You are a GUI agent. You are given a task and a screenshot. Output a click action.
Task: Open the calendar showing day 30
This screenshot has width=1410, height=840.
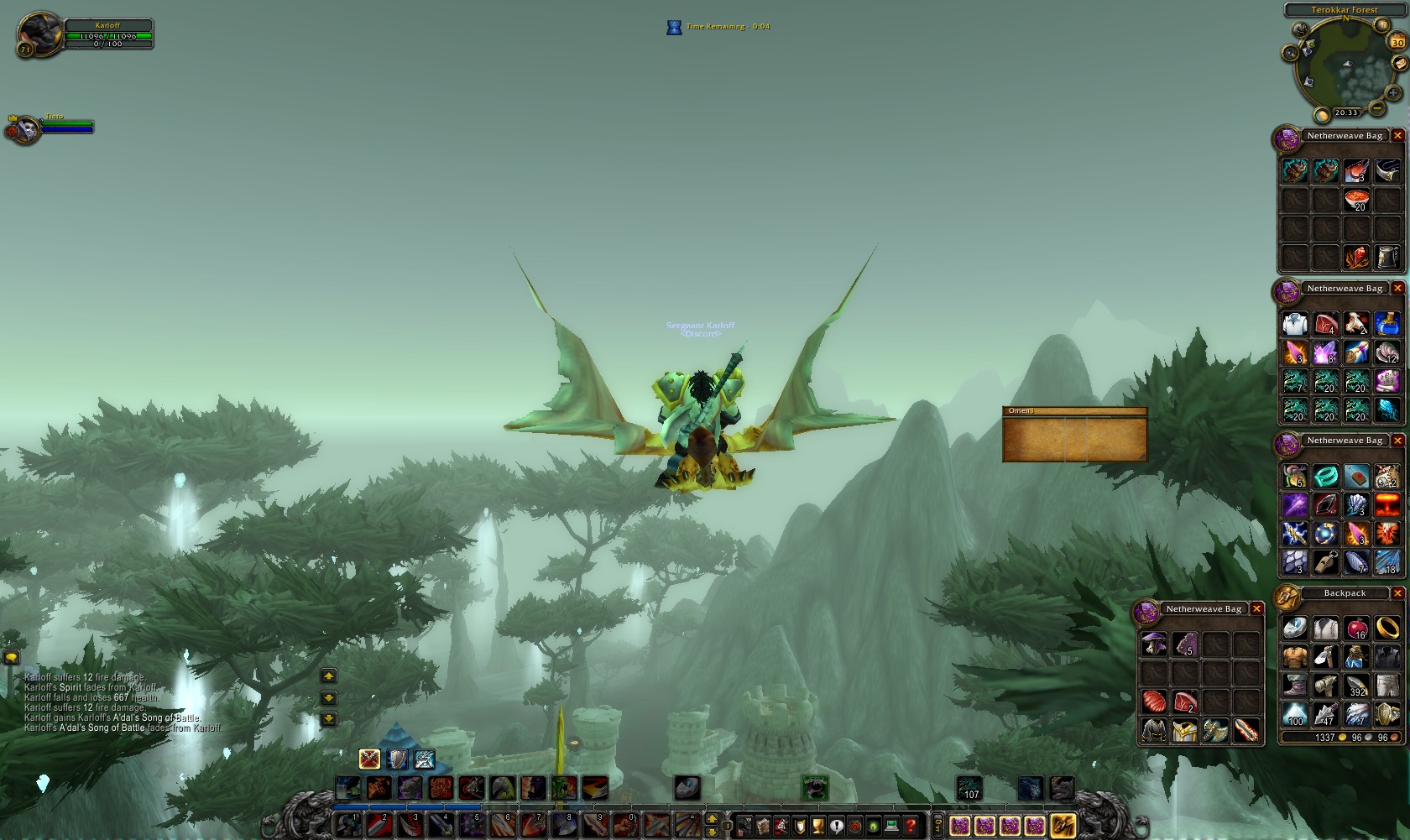tap(1397, 42)
